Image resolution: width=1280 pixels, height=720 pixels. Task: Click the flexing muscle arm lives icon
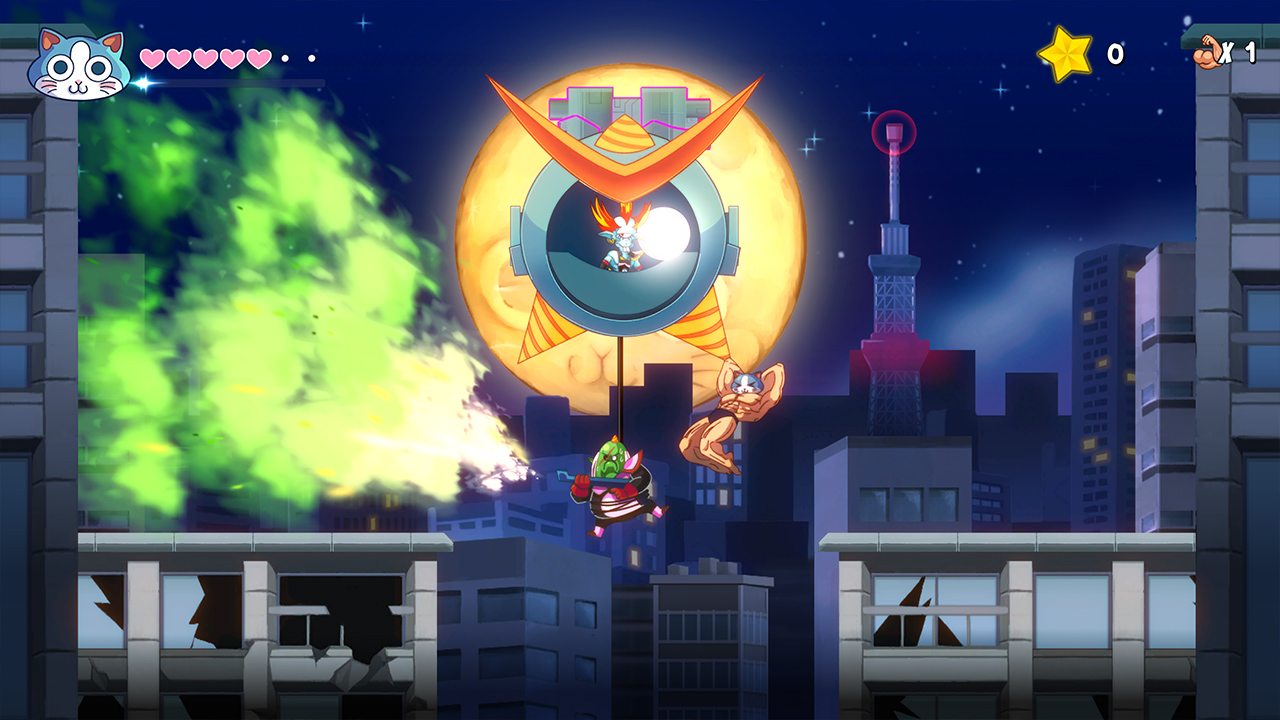(1209, 50)
